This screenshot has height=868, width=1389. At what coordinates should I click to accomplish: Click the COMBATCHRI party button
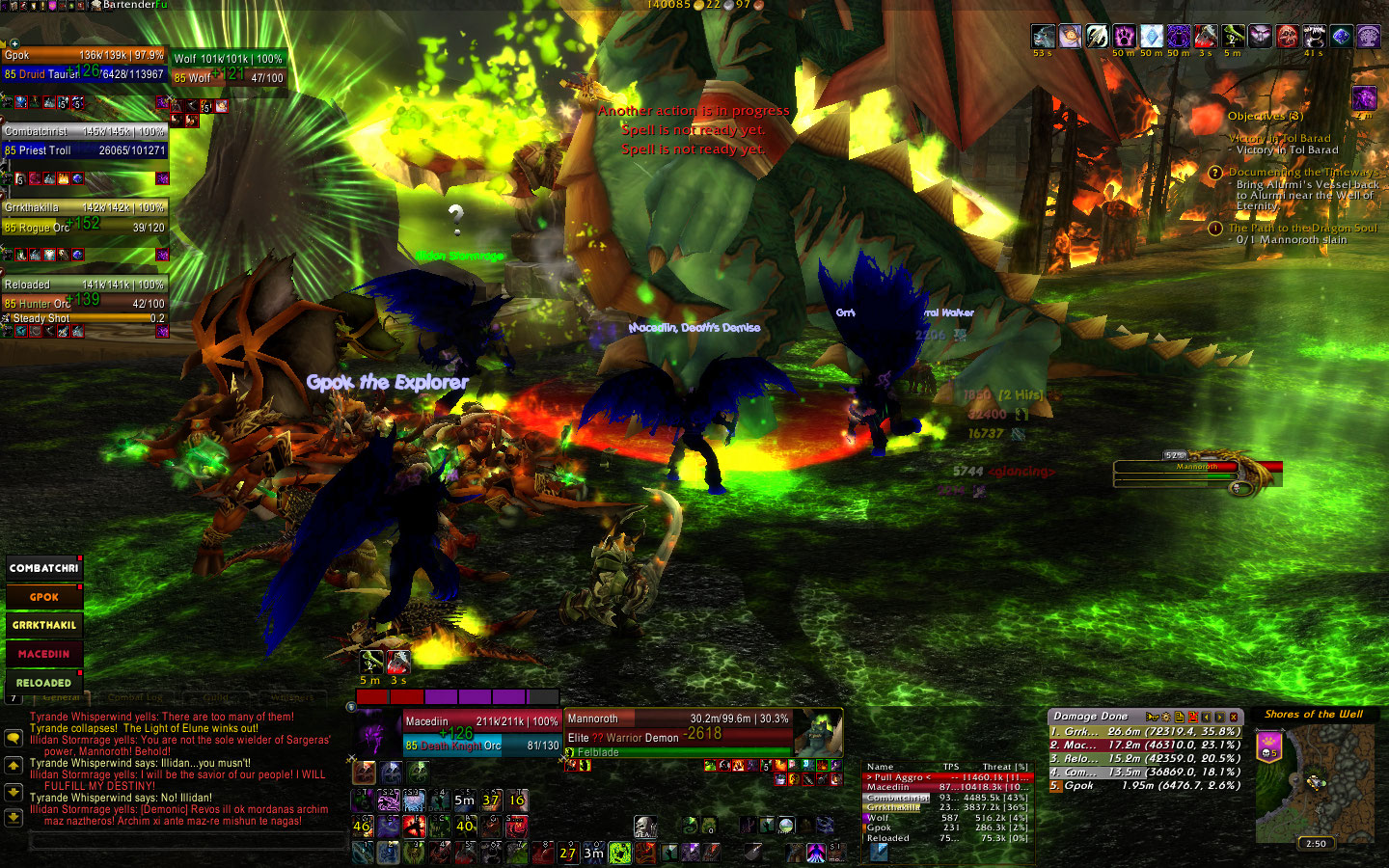pyautogui.click(x=44, y=568)
